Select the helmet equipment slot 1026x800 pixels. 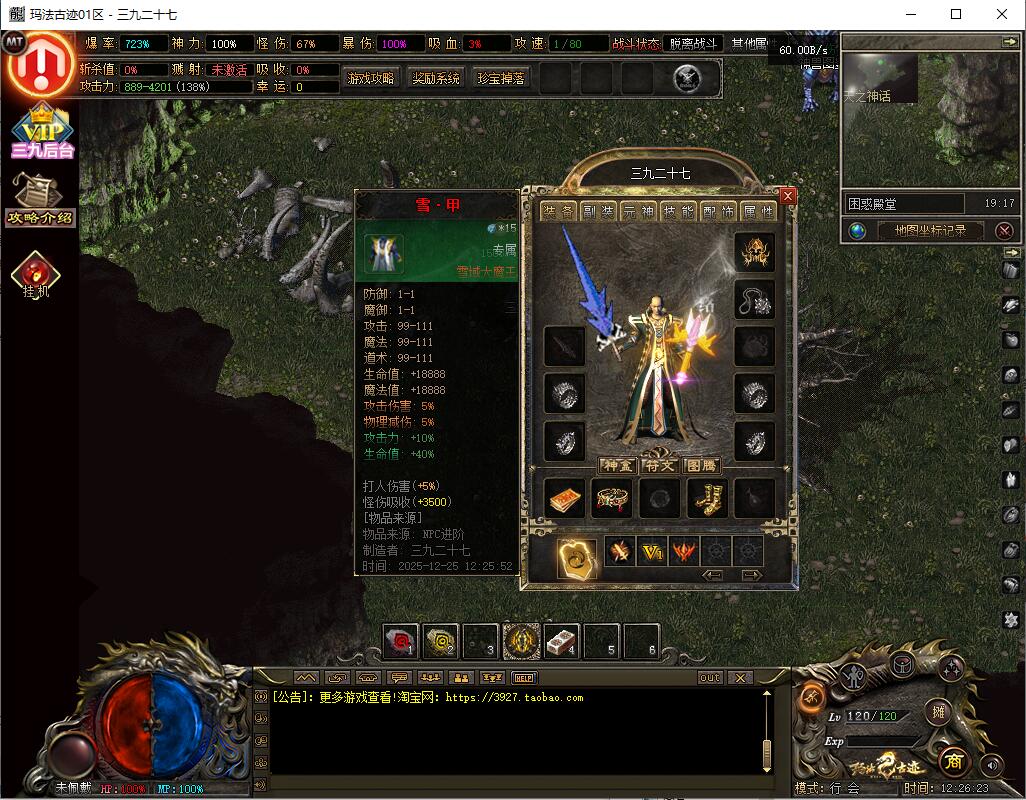tap(755, 253)
